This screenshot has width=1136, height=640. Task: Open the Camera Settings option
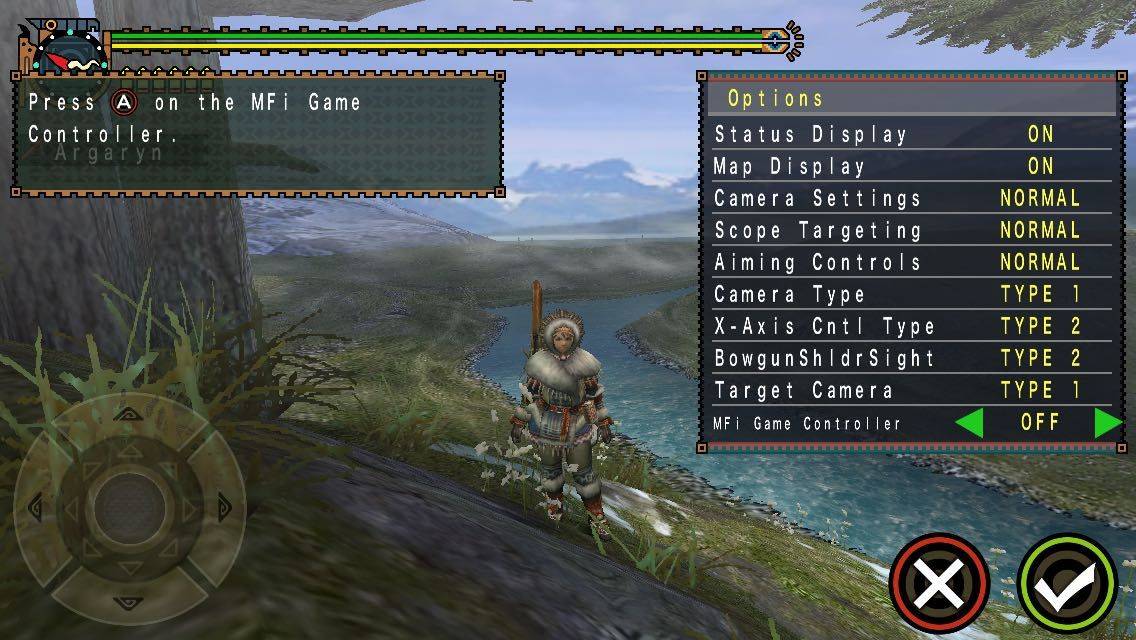[x=910, y=198]
